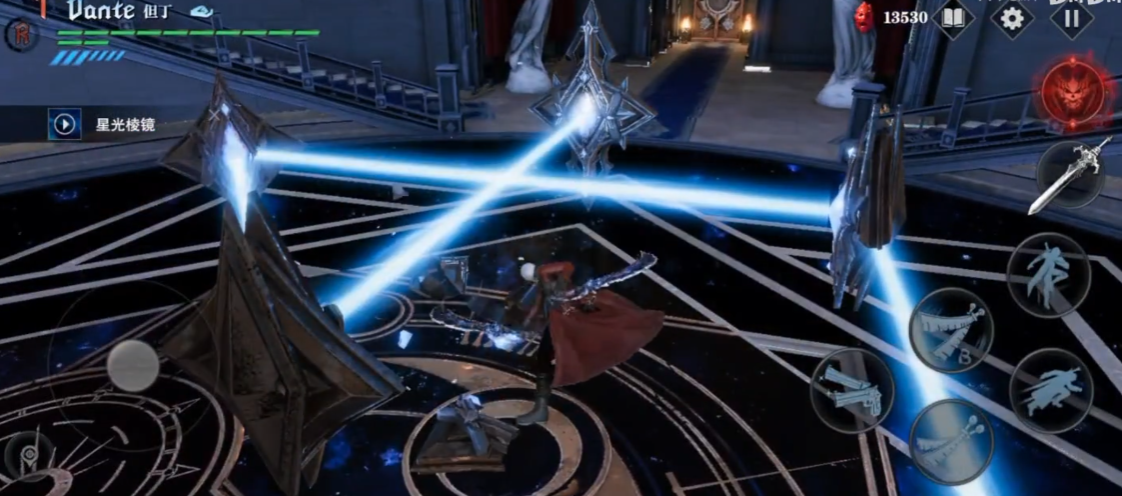Screen dimensions: 1122x496
Task: Open the gear settings menu
Action: pos(1012,19)
